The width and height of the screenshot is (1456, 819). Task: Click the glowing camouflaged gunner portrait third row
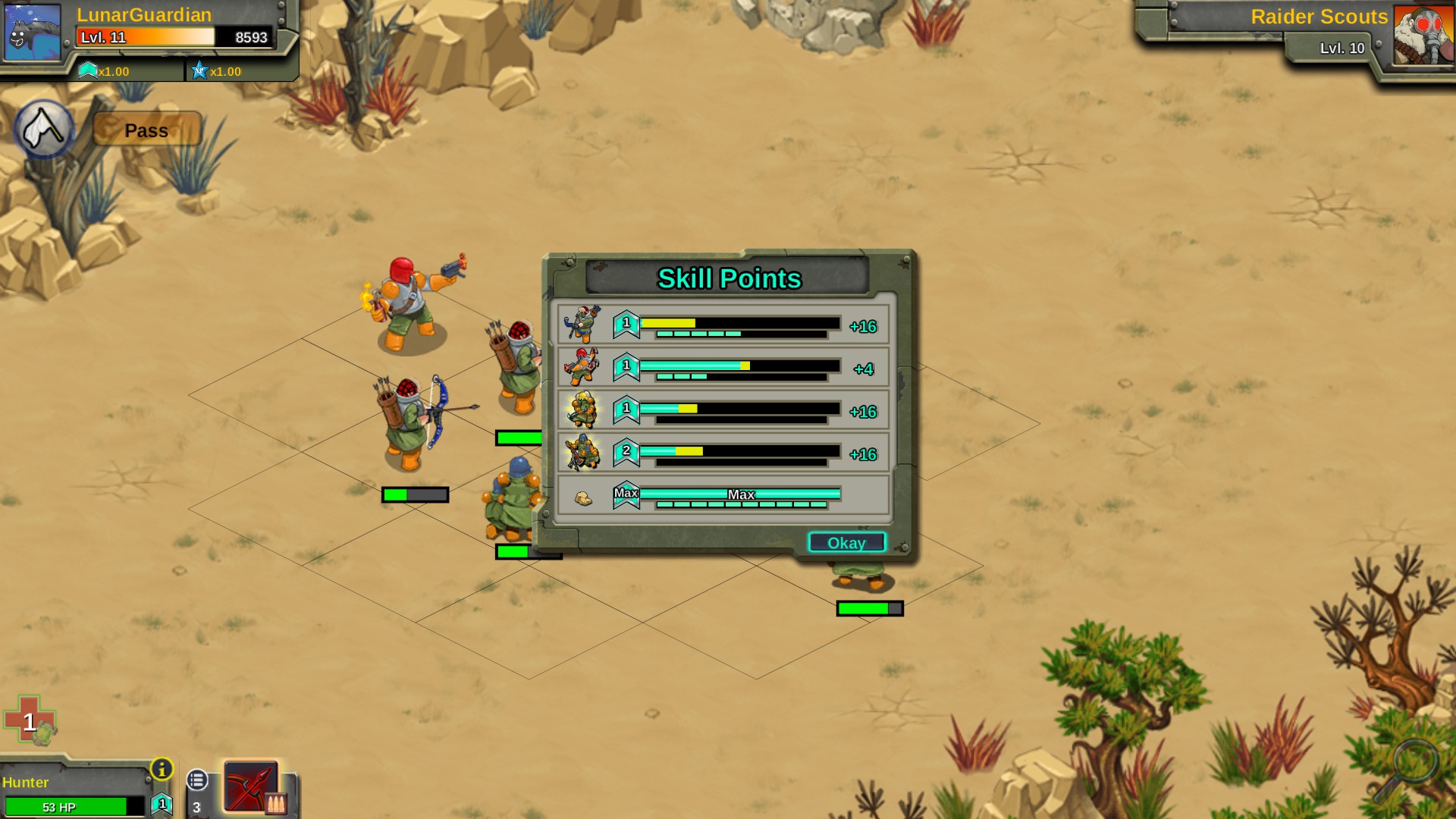[x=582, y=410]
